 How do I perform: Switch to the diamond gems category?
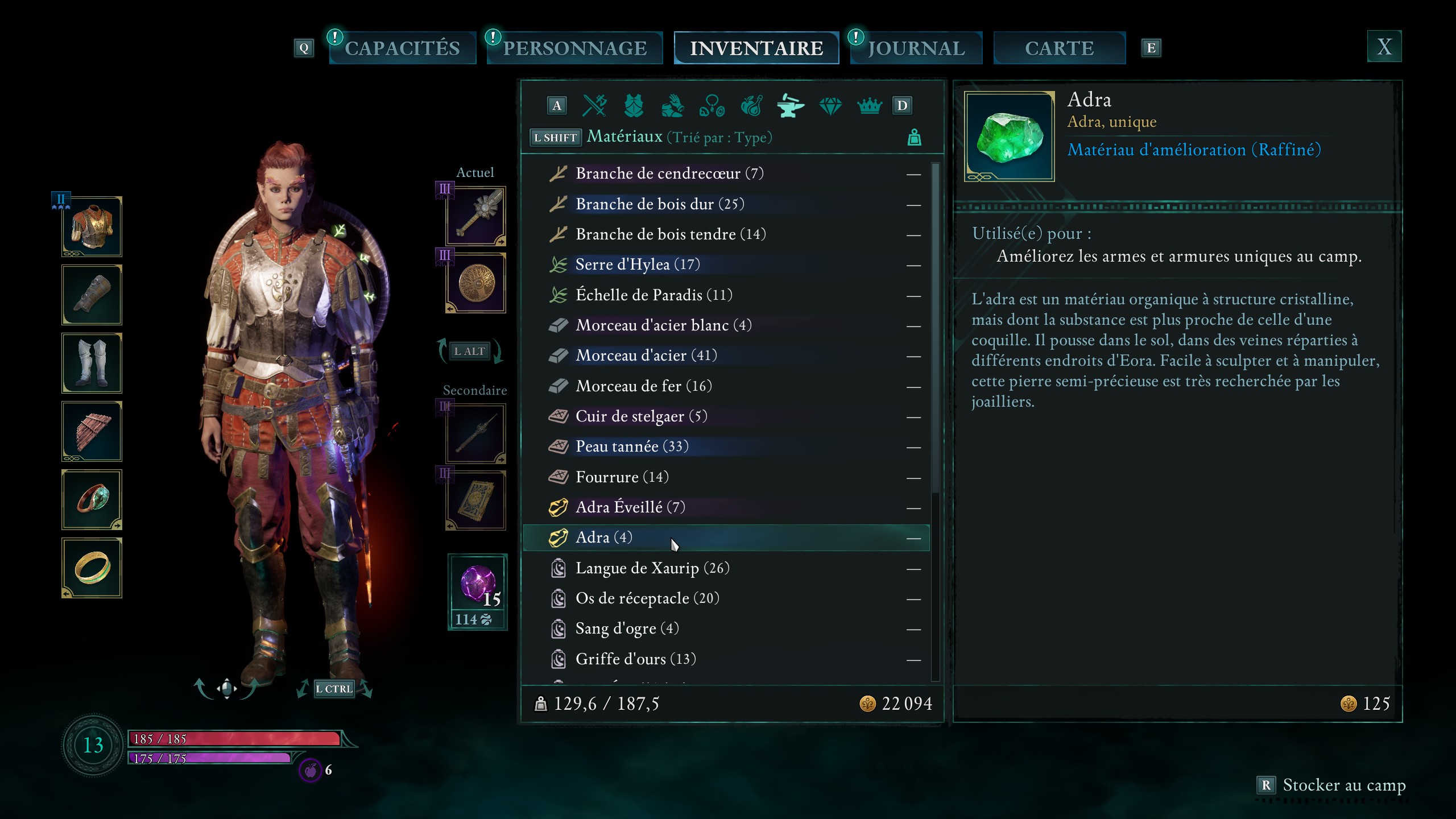click(830, 106)
